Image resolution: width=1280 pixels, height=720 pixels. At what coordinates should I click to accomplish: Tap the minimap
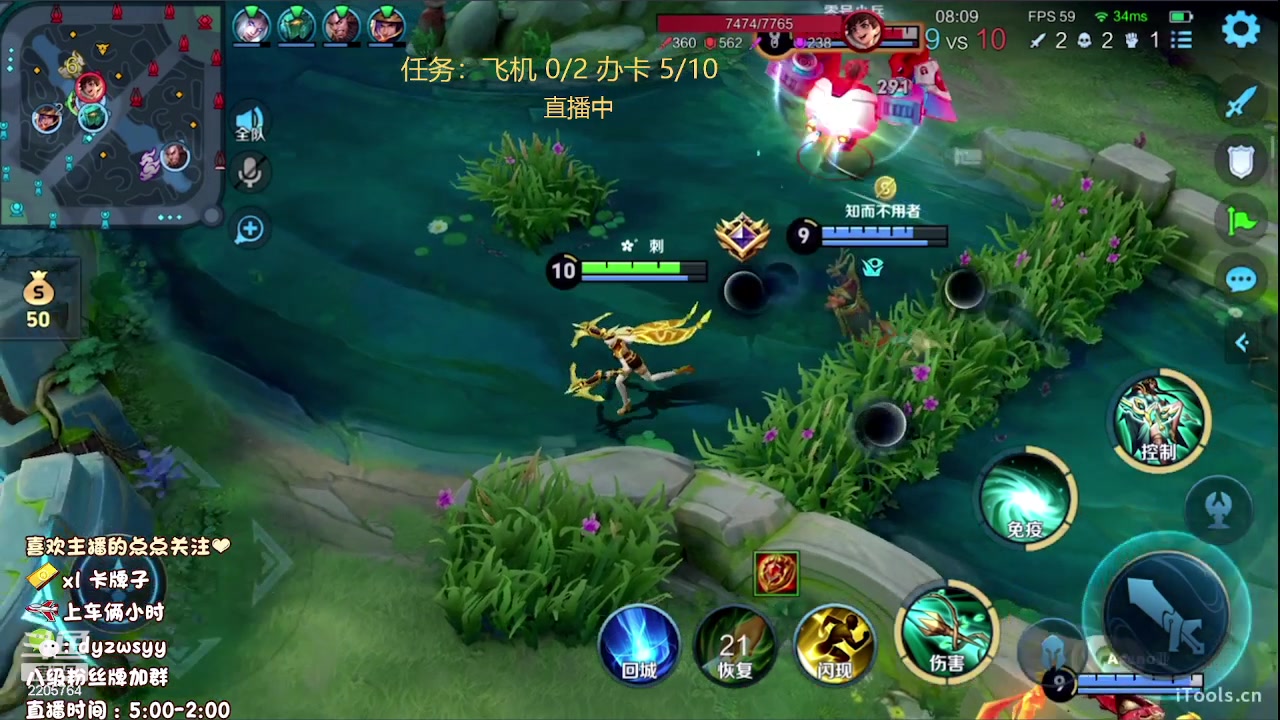click(112, 113)
